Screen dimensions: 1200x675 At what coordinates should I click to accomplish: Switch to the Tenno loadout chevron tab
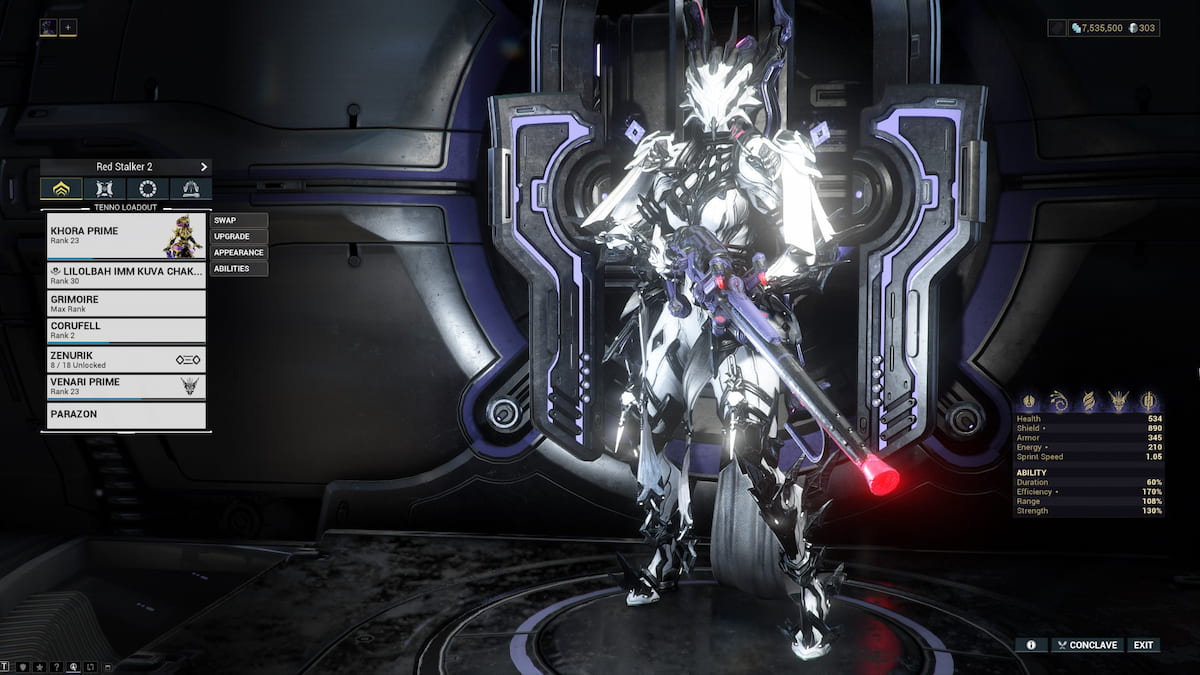(61, 189)
